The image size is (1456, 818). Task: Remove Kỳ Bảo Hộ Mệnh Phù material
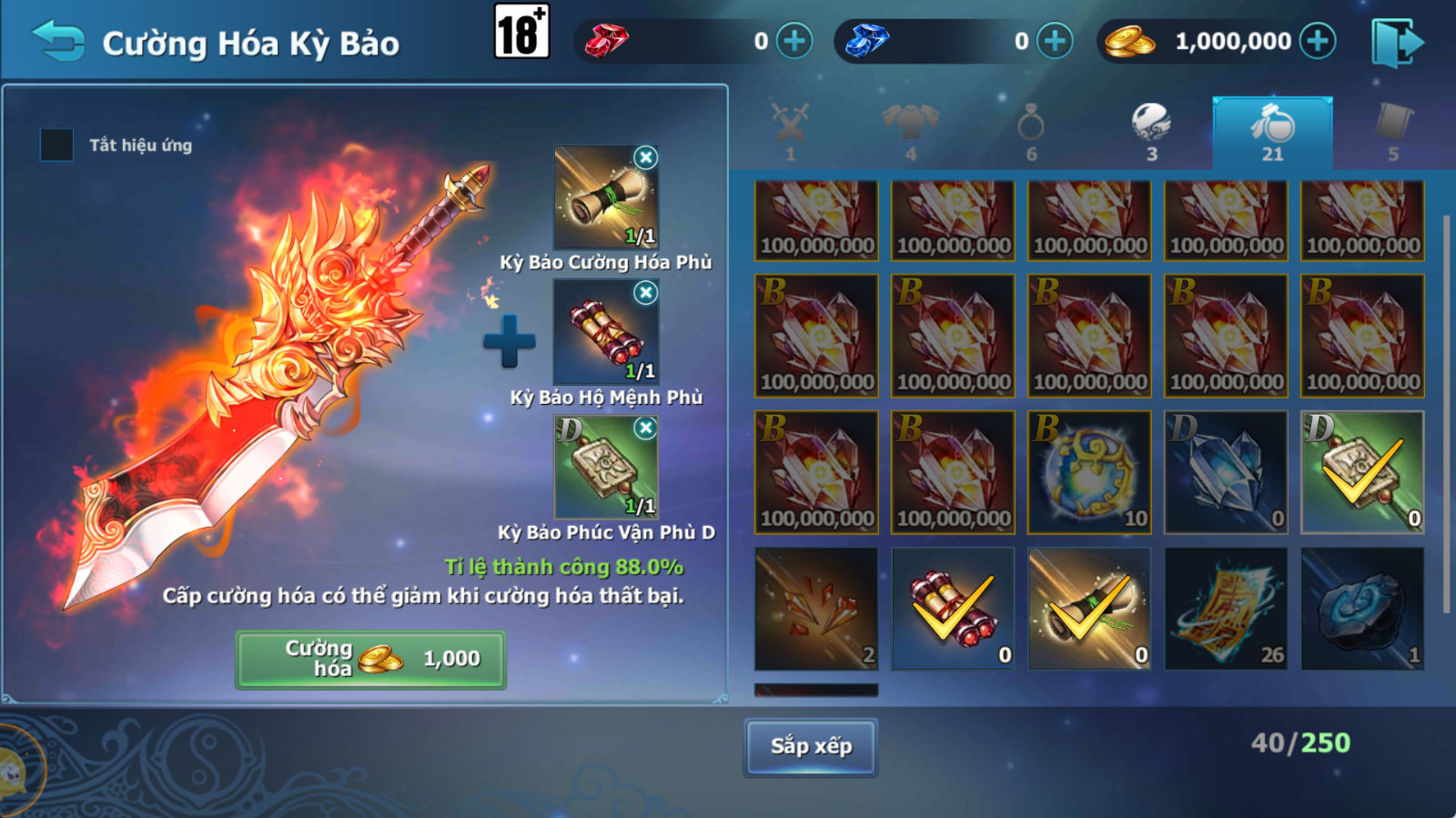645,292
